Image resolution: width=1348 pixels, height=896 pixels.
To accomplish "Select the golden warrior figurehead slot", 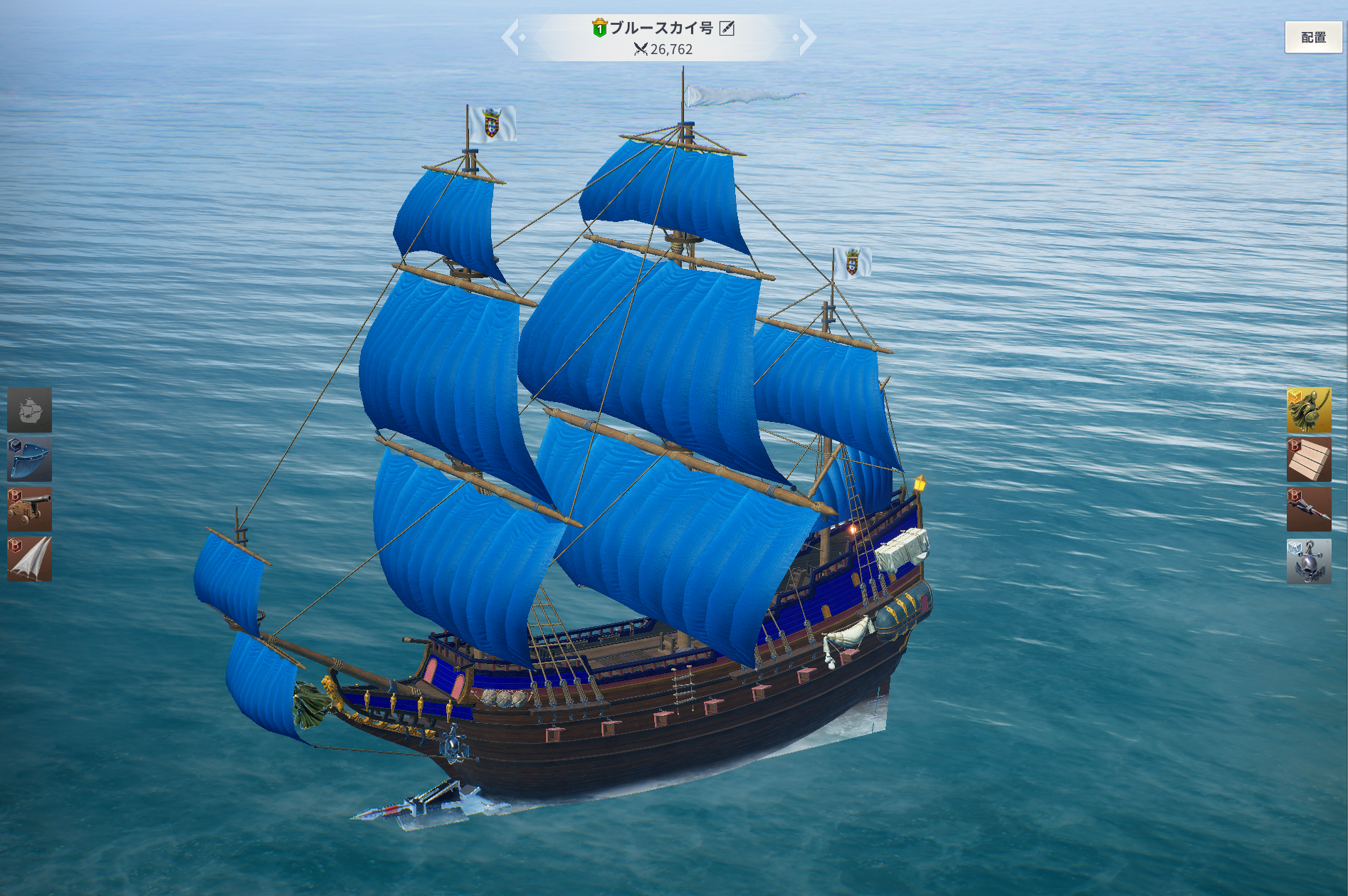I will click(1309, 410).
